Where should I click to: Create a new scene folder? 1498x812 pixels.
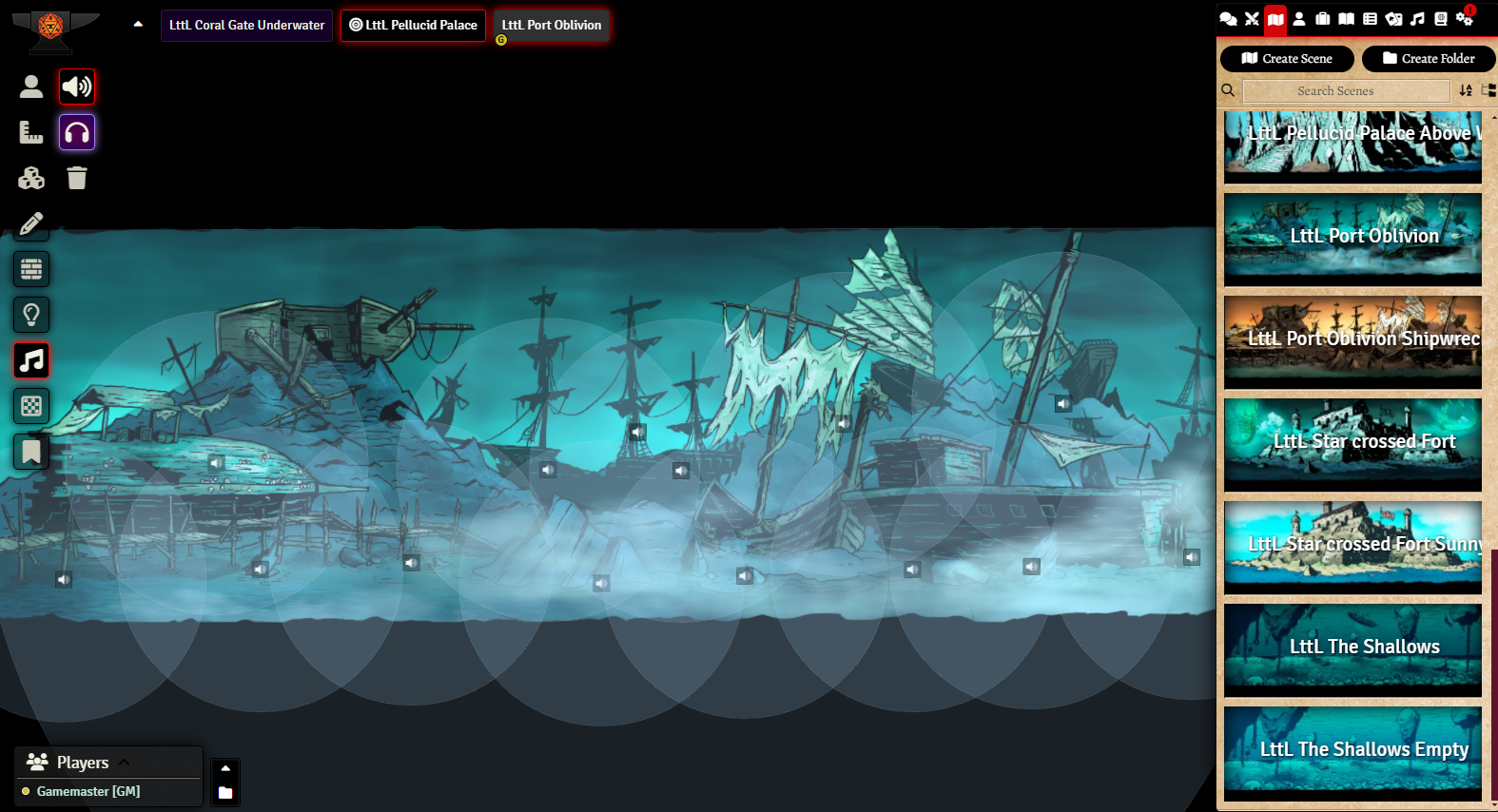point(1429,59)
